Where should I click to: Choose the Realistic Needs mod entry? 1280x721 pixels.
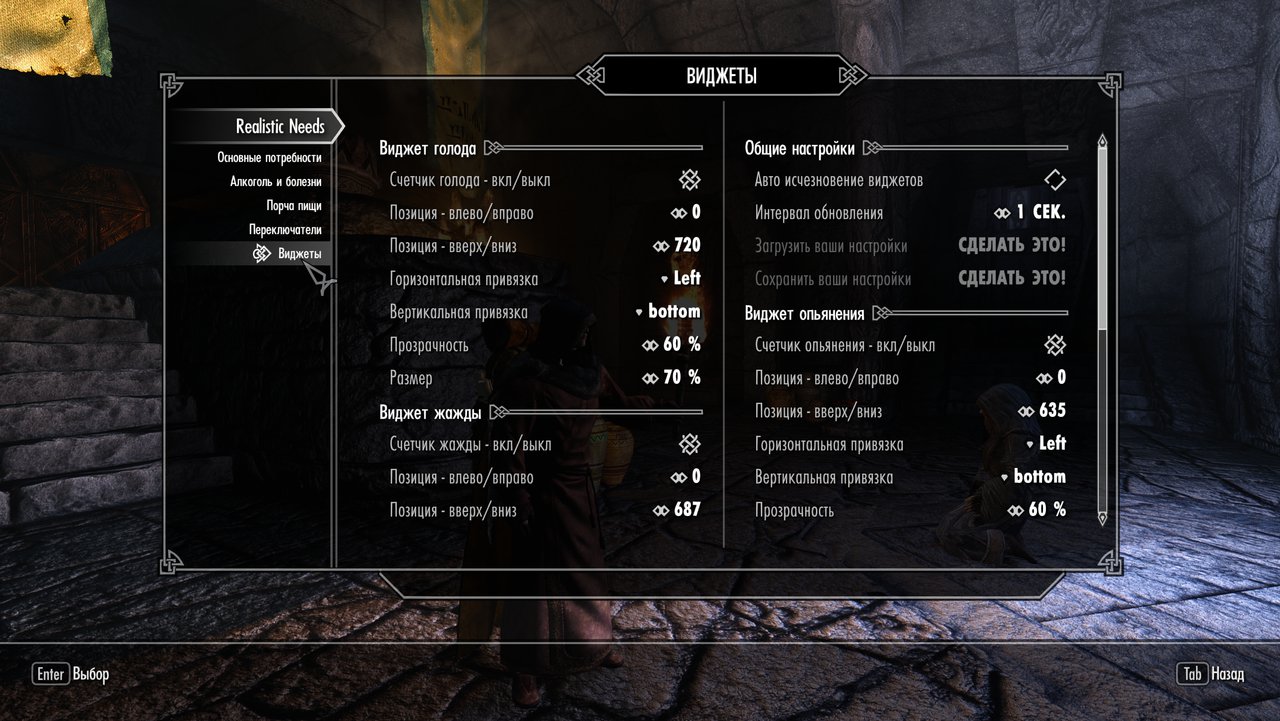click(x=279, y=126)
